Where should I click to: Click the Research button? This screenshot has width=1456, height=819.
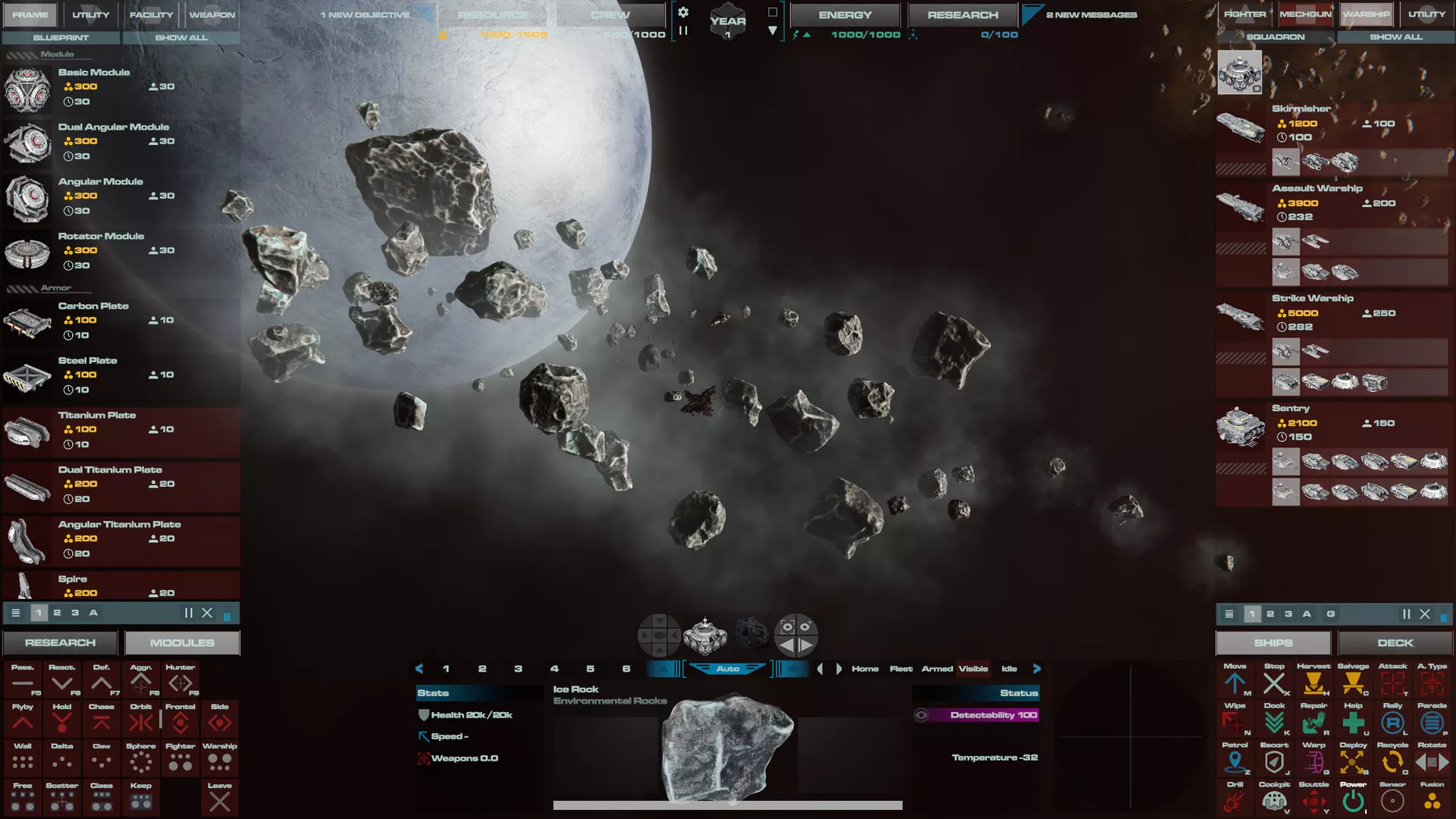(x=60, y=642)
